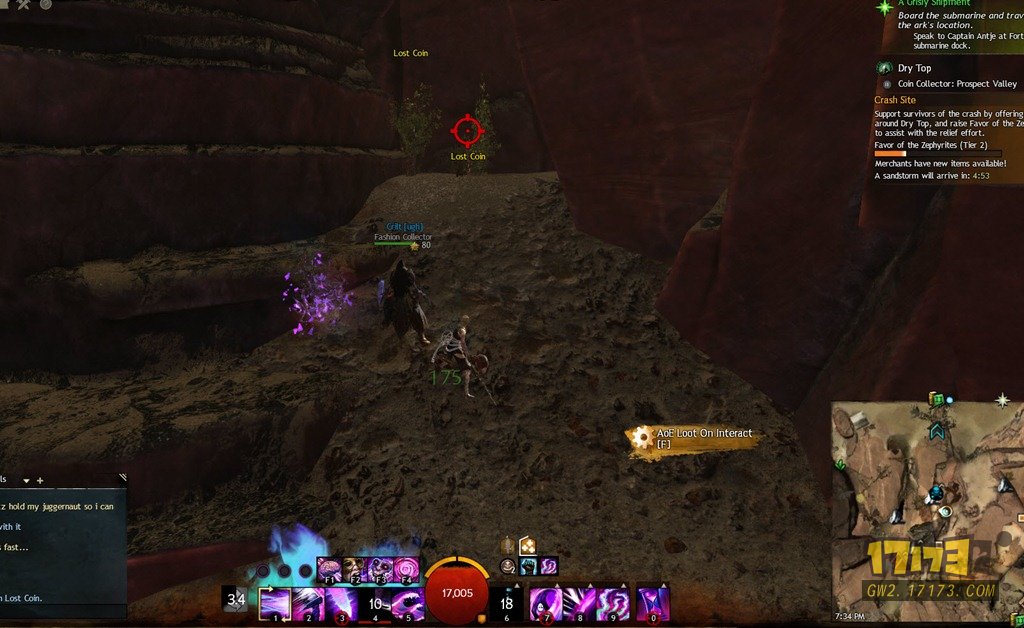
Task: Click the chat panel resize handle
Action: point(122,478)
